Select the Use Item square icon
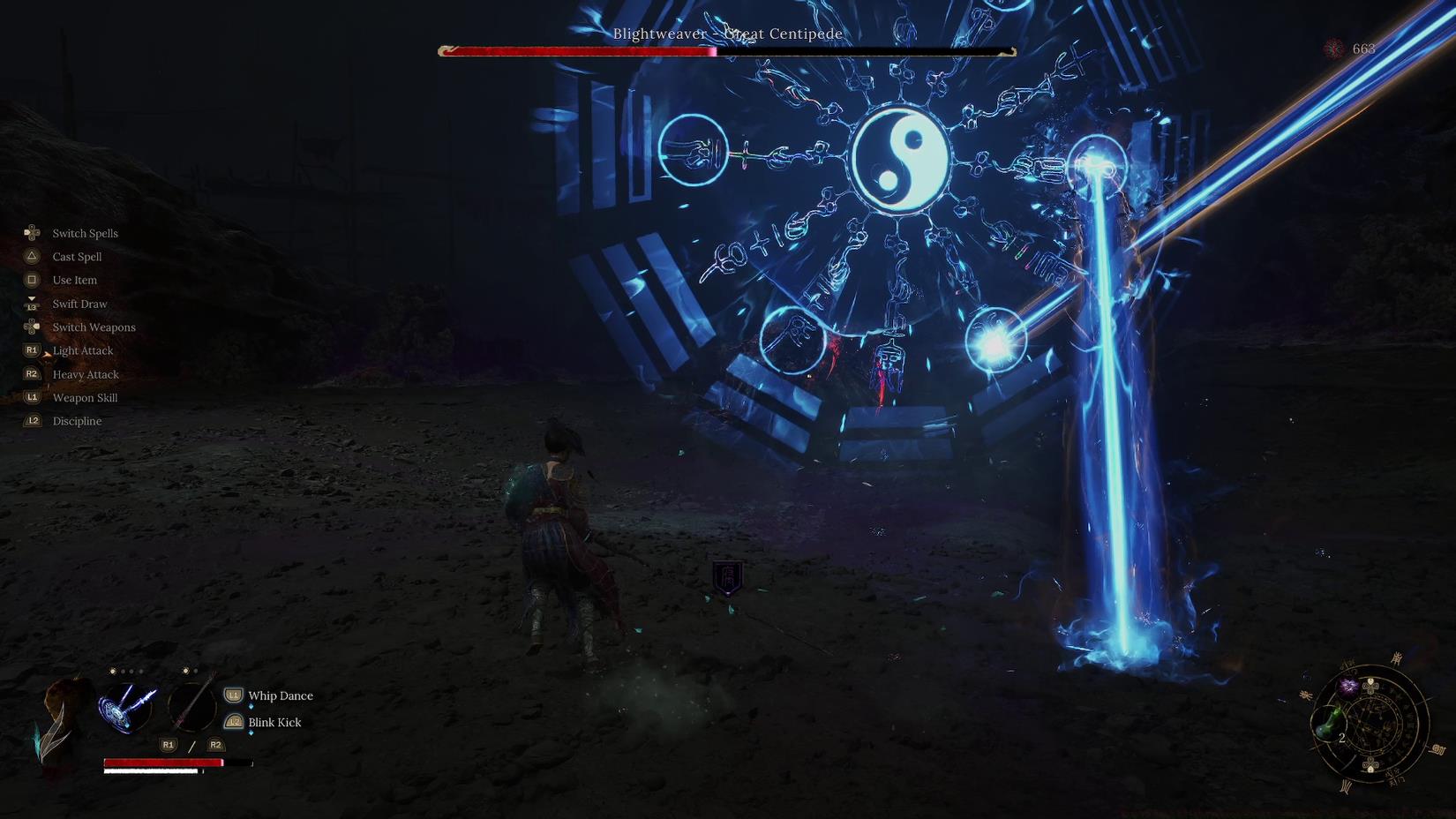 32,280
